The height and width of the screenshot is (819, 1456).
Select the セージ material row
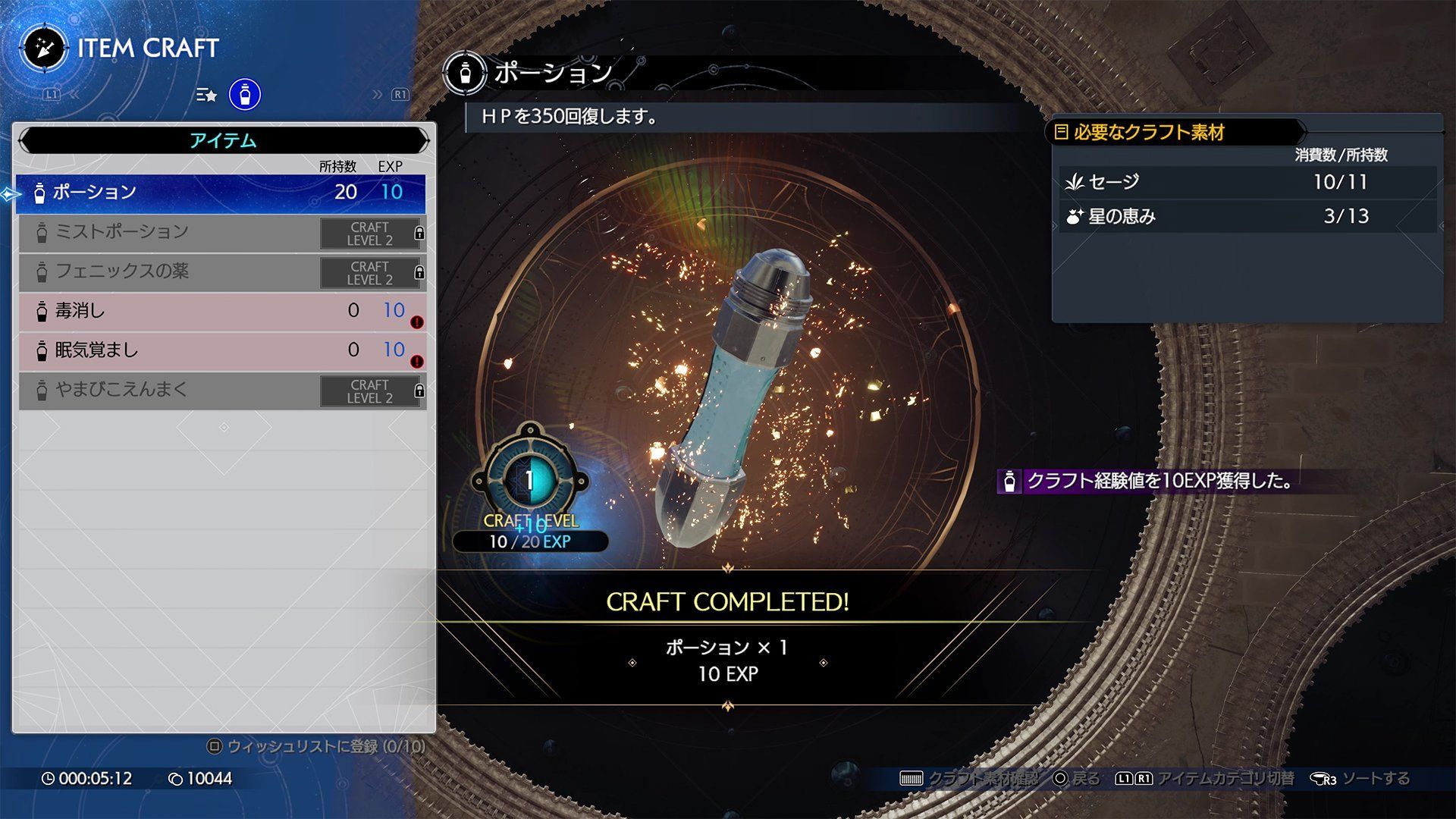tap(1247, 182)
